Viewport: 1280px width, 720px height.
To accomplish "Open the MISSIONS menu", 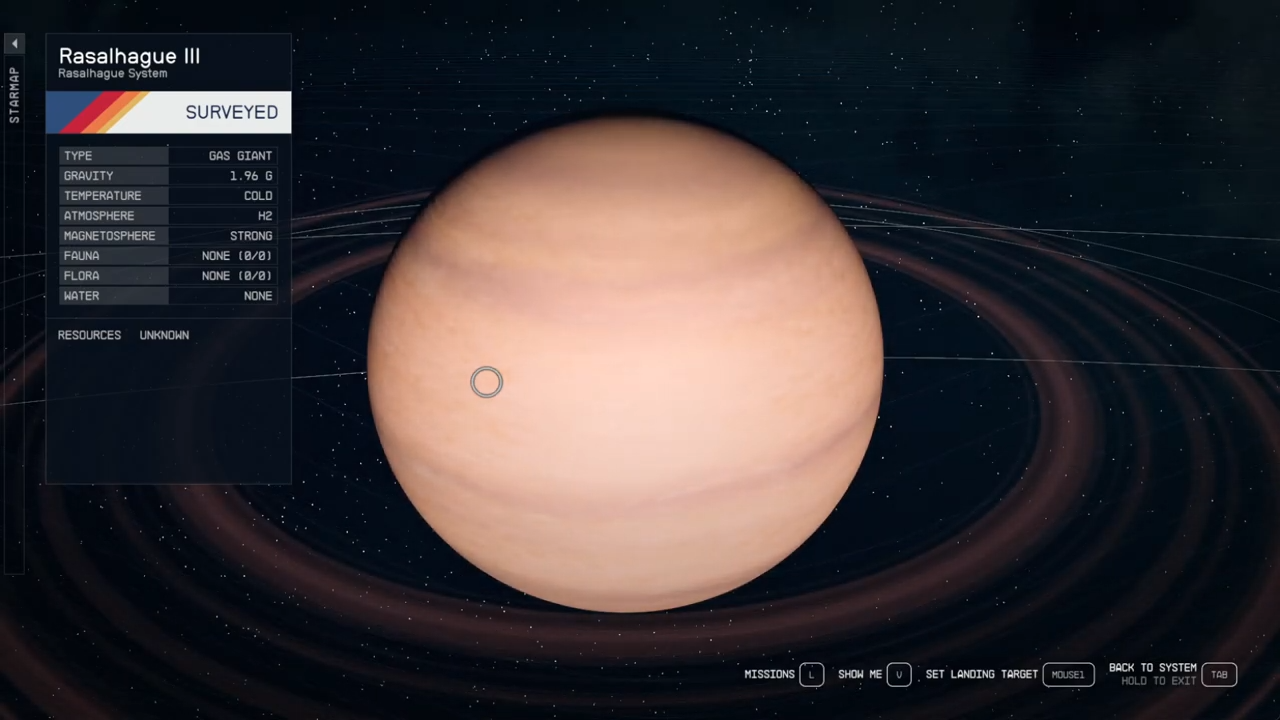I will tap(769, 674).
